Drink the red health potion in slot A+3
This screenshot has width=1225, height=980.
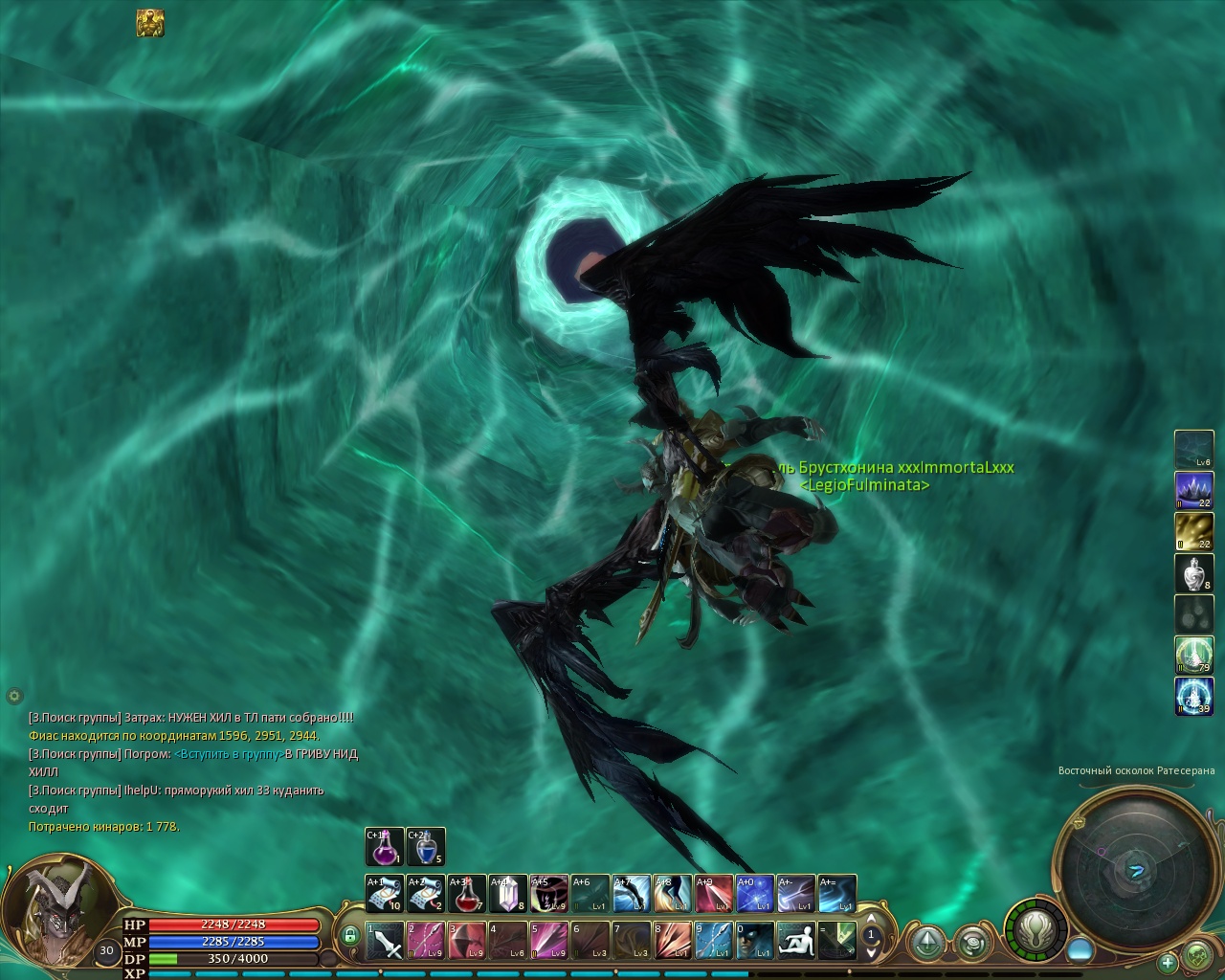click(467, 894)
